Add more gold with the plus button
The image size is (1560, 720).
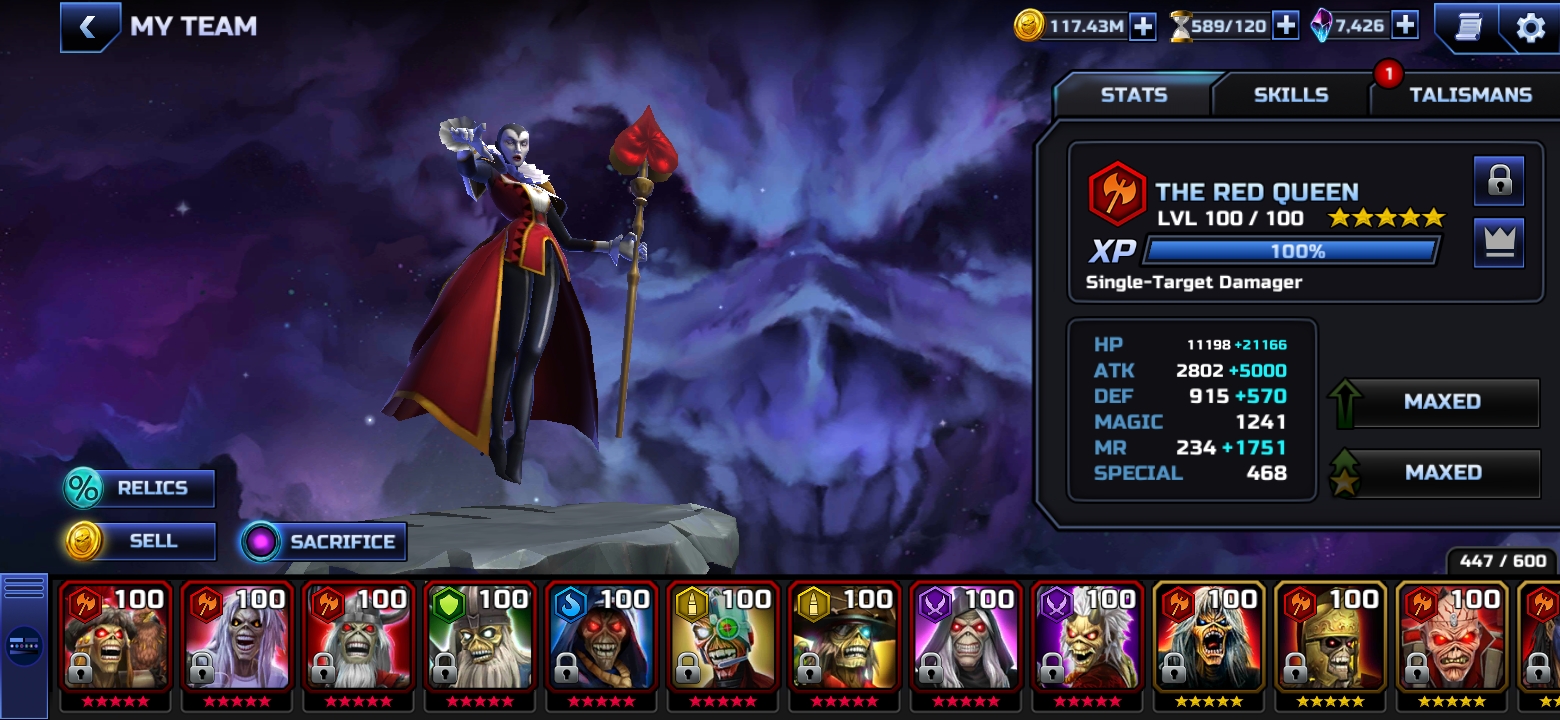coord(1142,27)
